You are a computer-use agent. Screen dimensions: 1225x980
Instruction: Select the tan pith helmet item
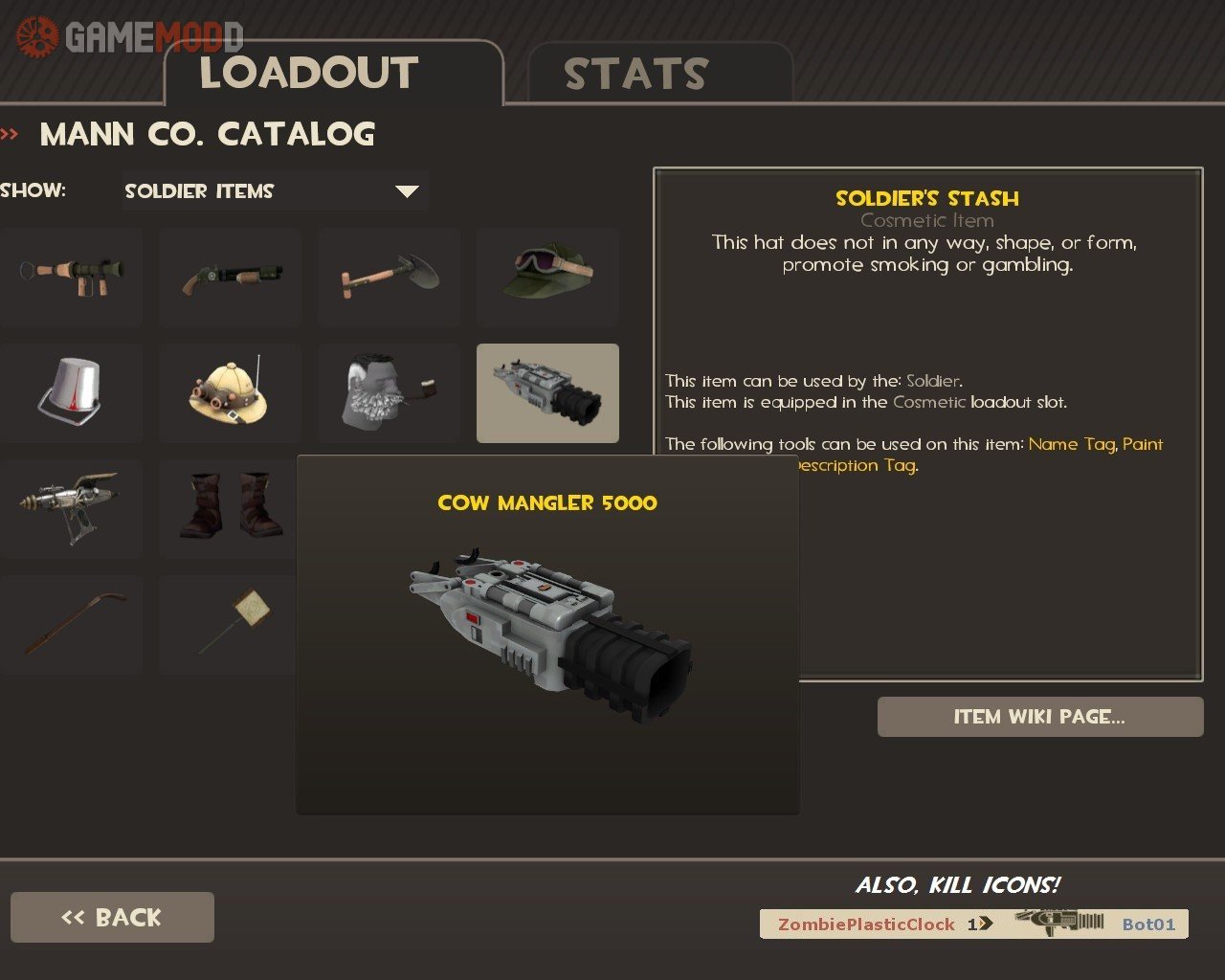230,392
